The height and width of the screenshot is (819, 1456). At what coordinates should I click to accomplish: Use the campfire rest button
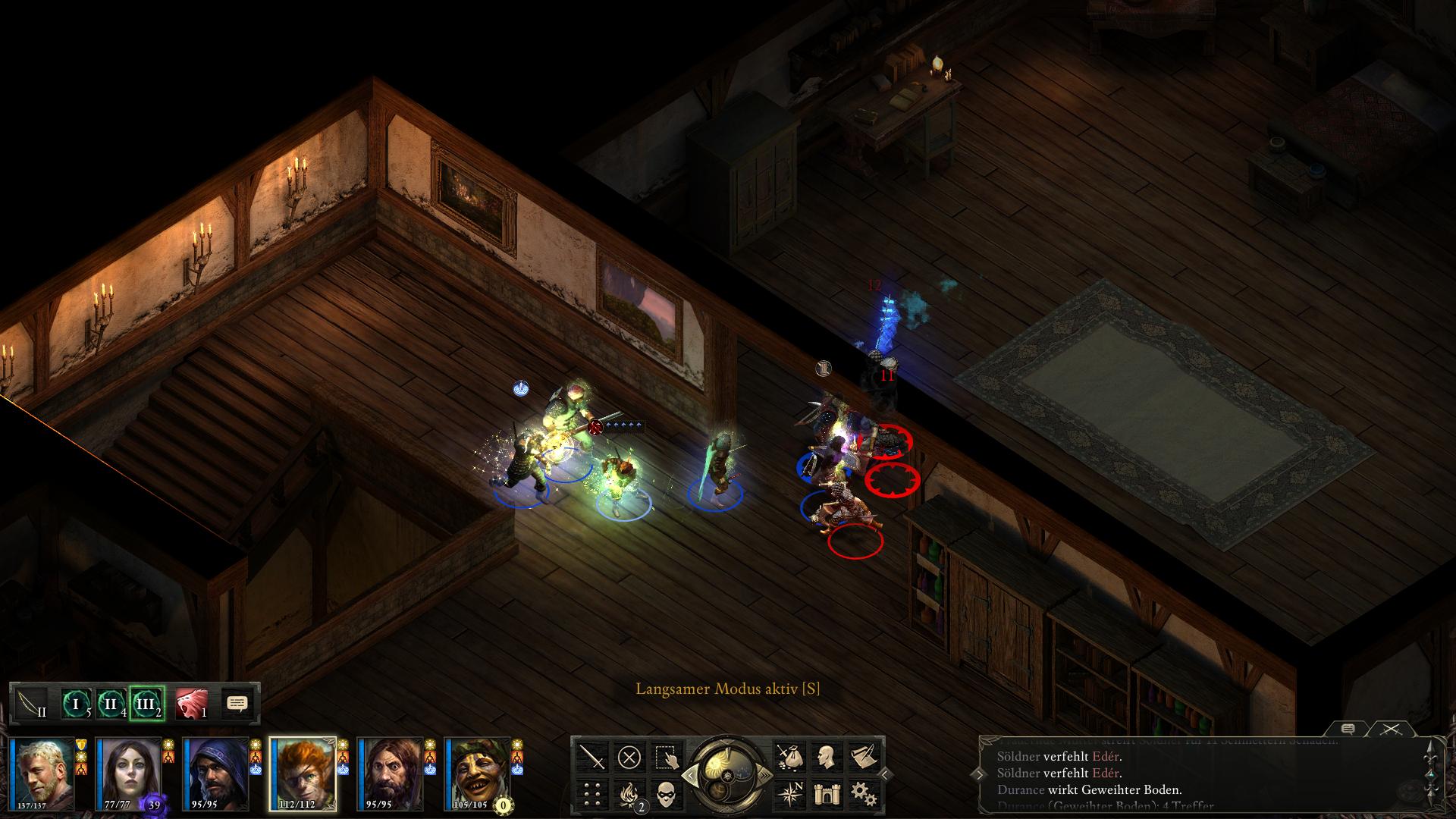click(629, 793)
